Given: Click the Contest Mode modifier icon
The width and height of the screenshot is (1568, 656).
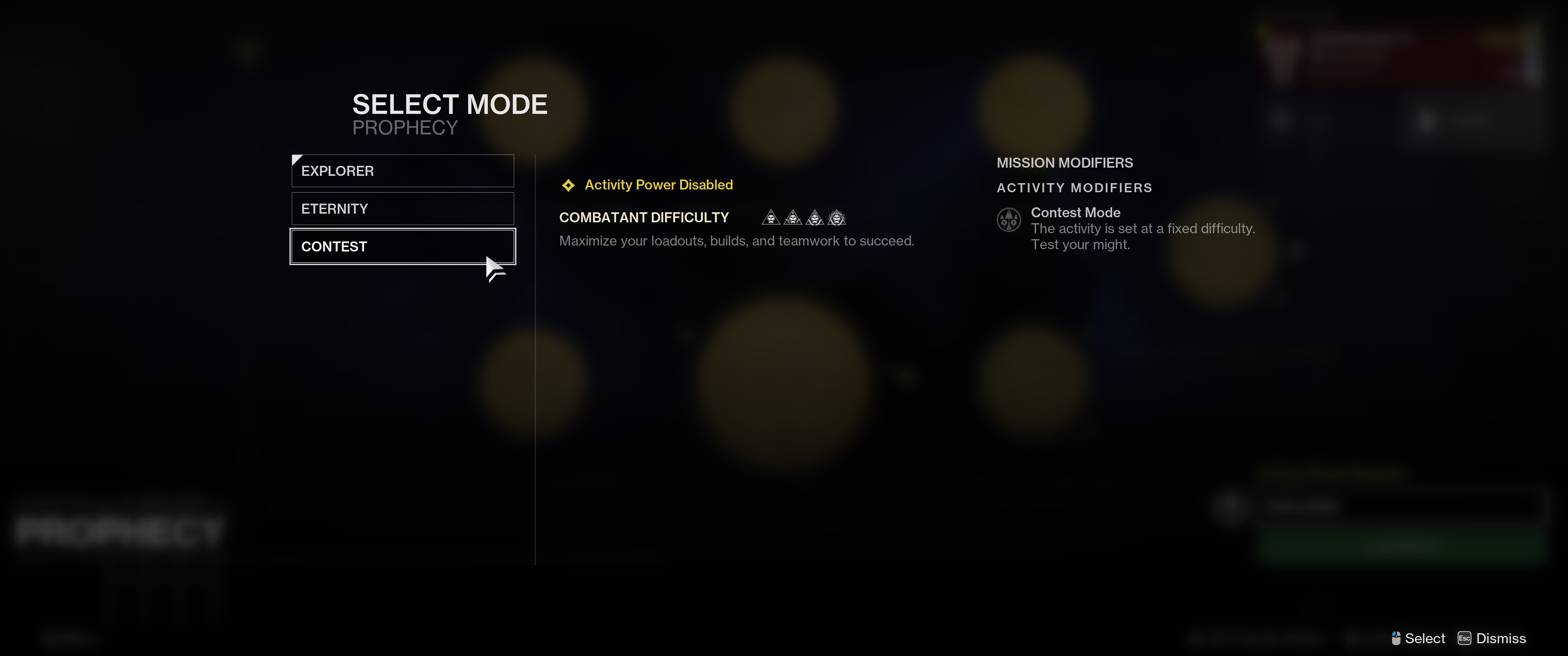Looking at the screenshot, I should [1008, 220].
